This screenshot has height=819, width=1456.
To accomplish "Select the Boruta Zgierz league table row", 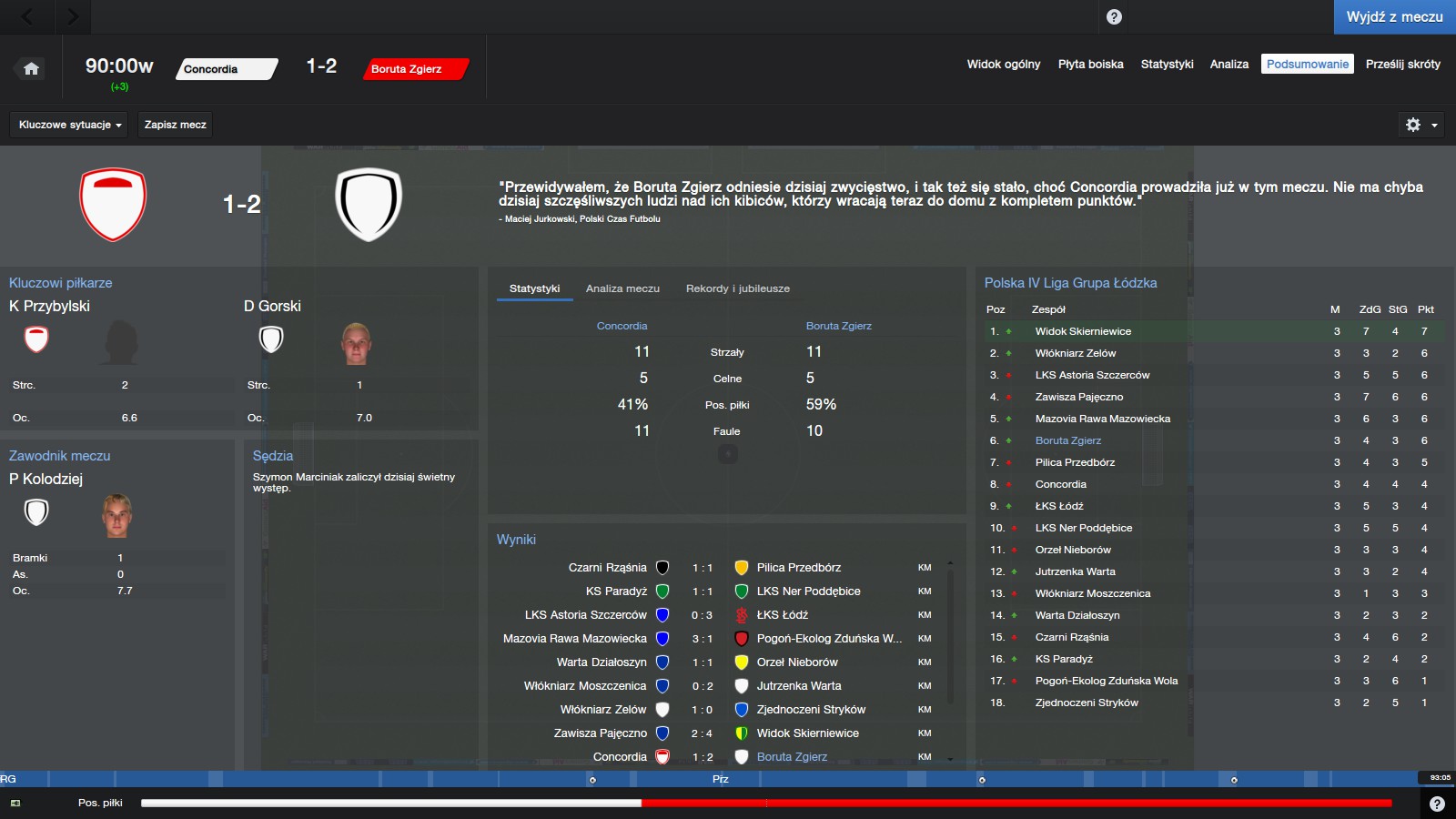I will [x=1068, y=440].
